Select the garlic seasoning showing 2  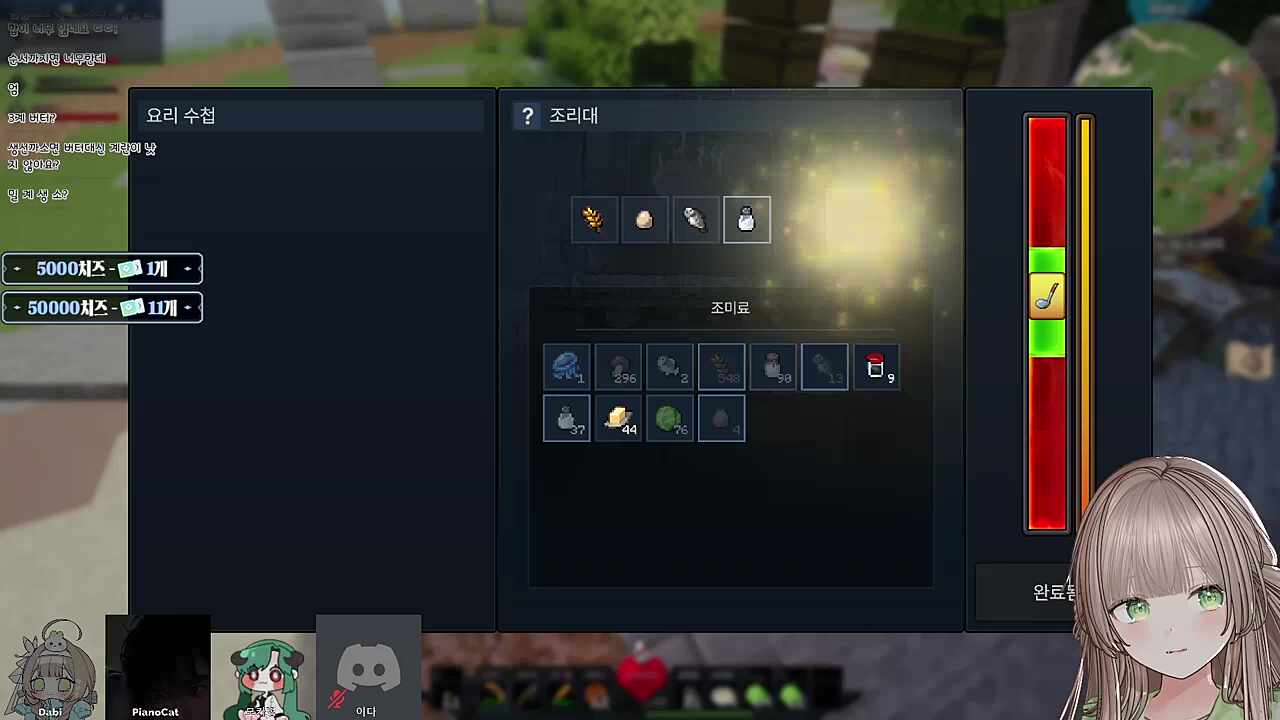(x=669, y=366)
